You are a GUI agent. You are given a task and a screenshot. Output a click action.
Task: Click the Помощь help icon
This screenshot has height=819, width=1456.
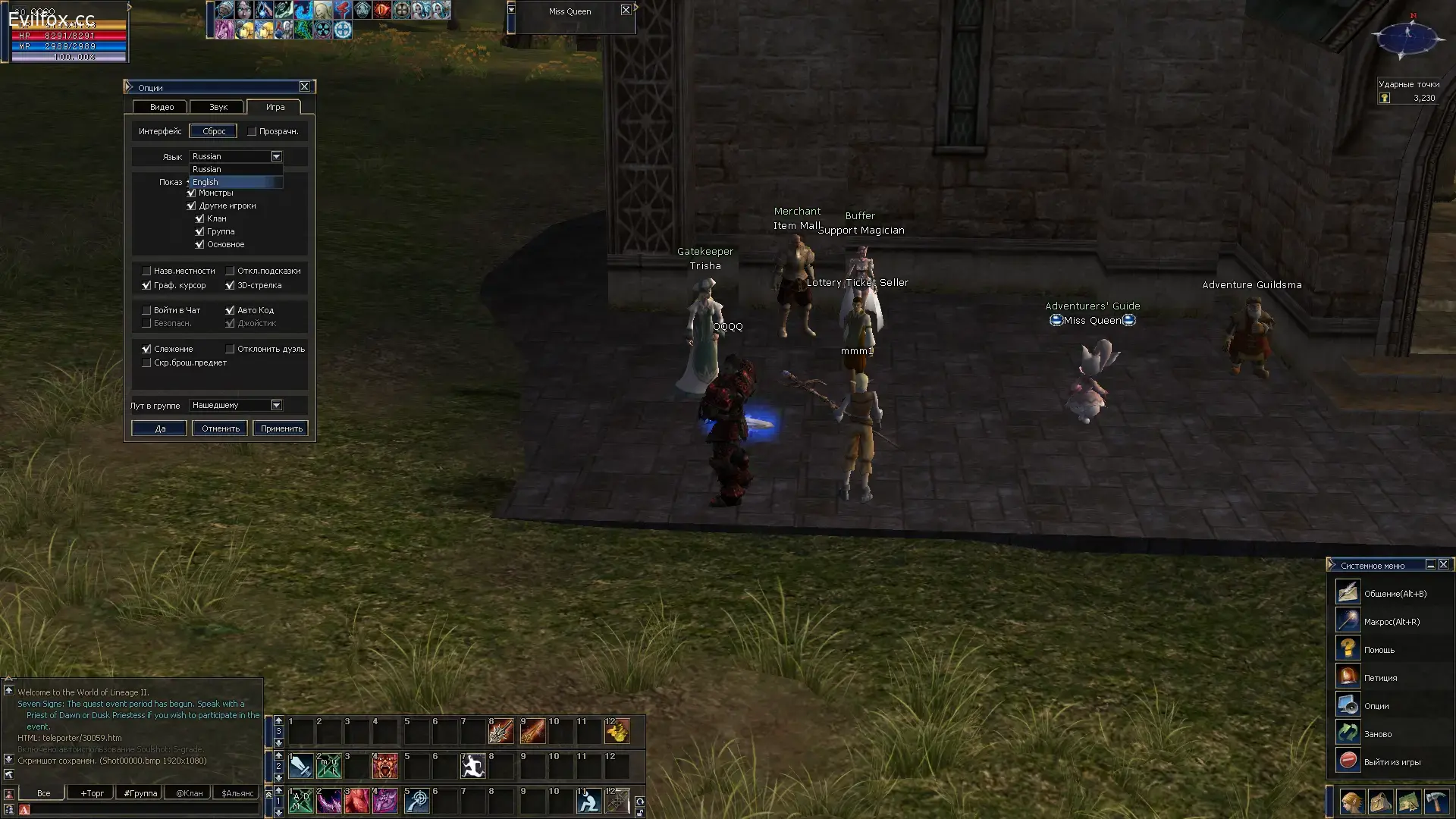click(1348, 648)
